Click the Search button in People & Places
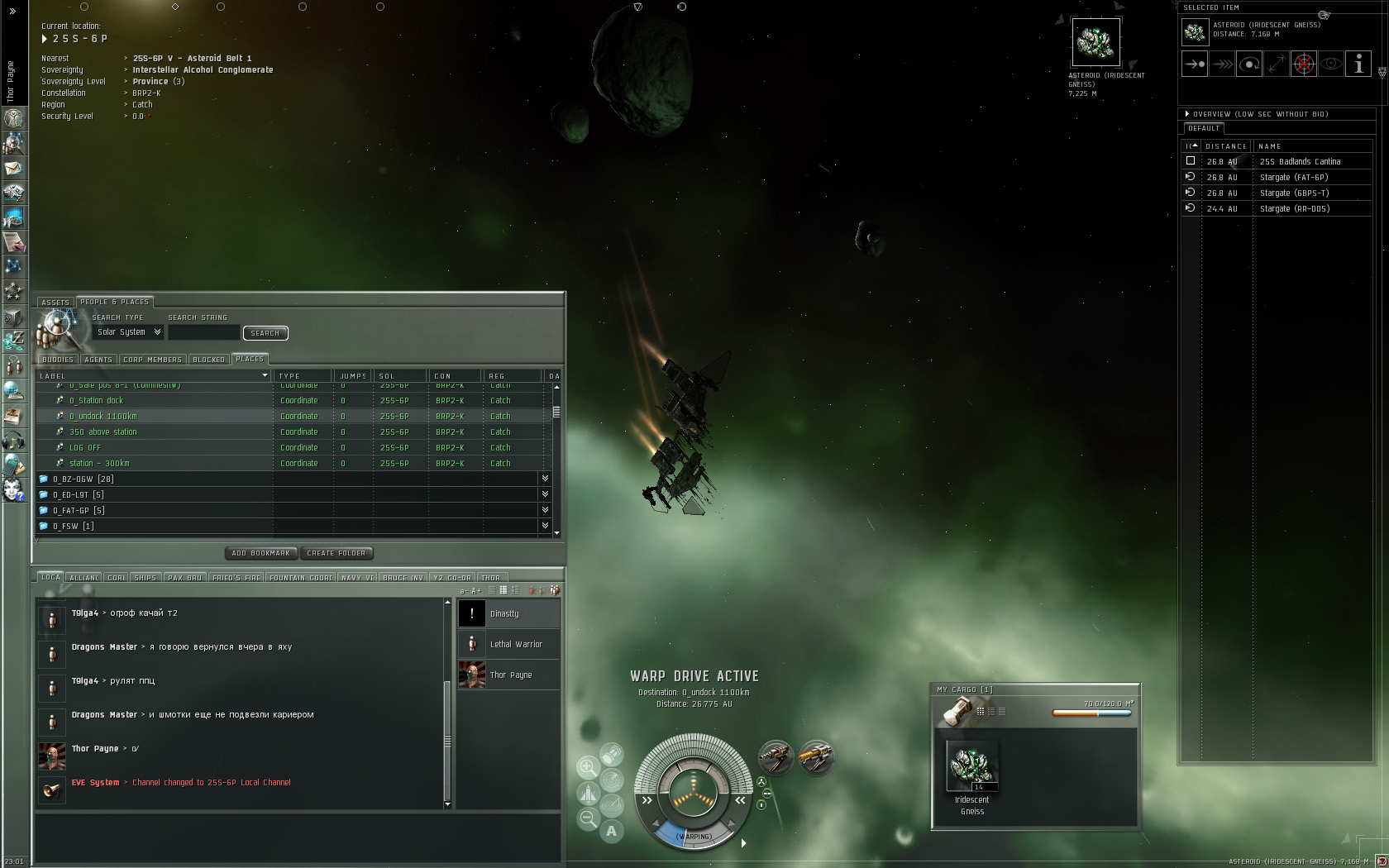The height and width of the screenshot is (868, 1389). click(x=265, y=333)
